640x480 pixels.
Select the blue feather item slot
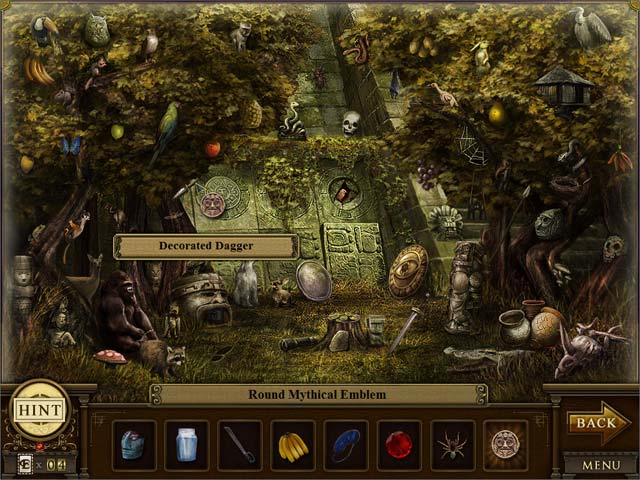(x=346, y=445)
